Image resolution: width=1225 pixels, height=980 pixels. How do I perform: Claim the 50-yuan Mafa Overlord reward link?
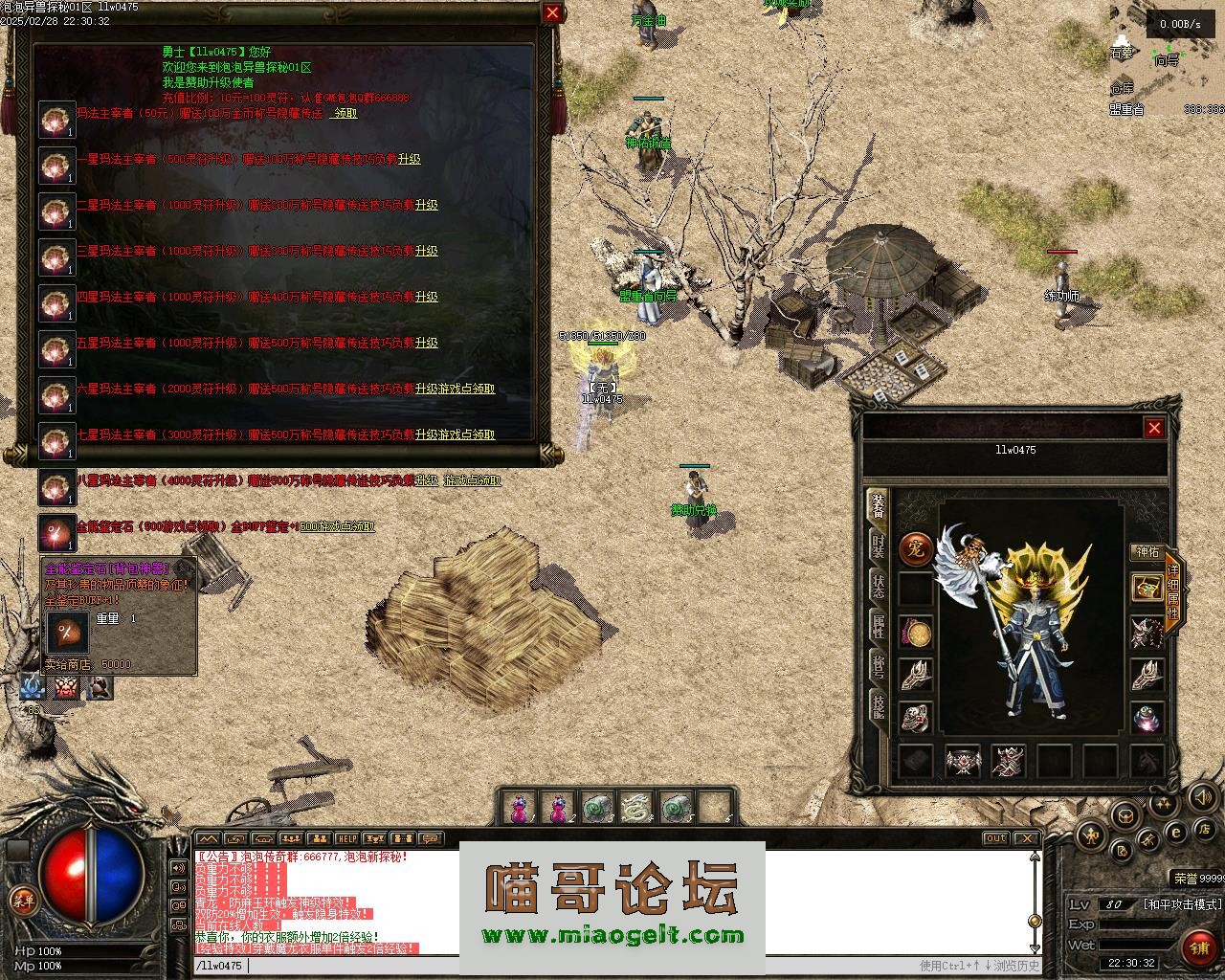coord(345,113)
